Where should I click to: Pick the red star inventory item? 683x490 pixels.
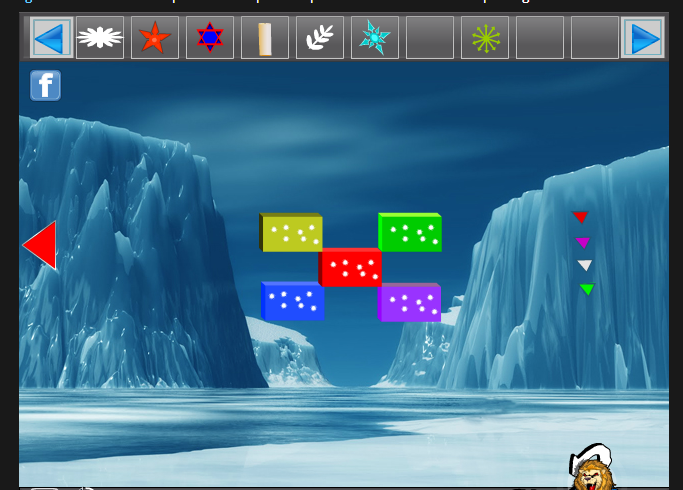(x=155, y=38)
